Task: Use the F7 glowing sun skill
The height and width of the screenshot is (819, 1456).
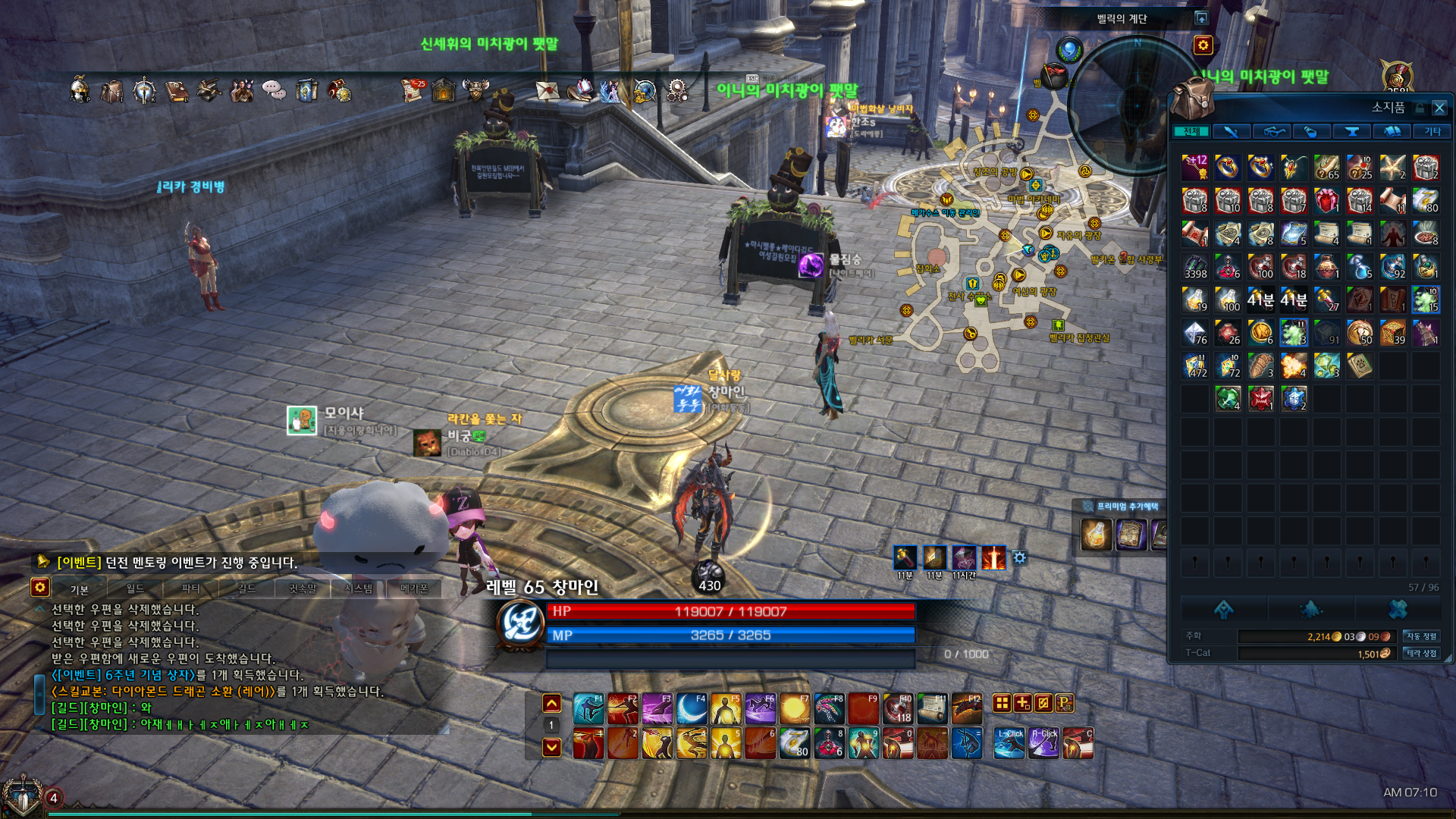Action: tap(794, 709)
